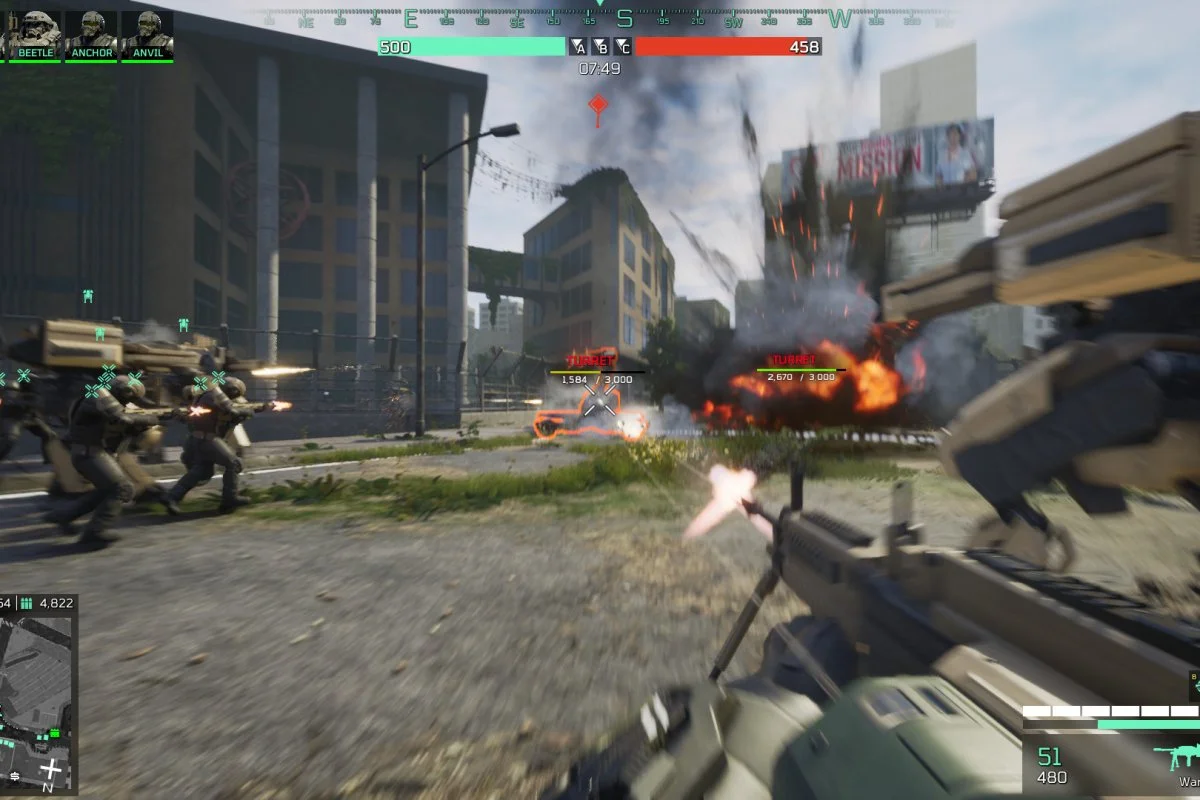Click capture point A indicator
The width and height of the screenshot is (1200, 800).
point(579,46)
